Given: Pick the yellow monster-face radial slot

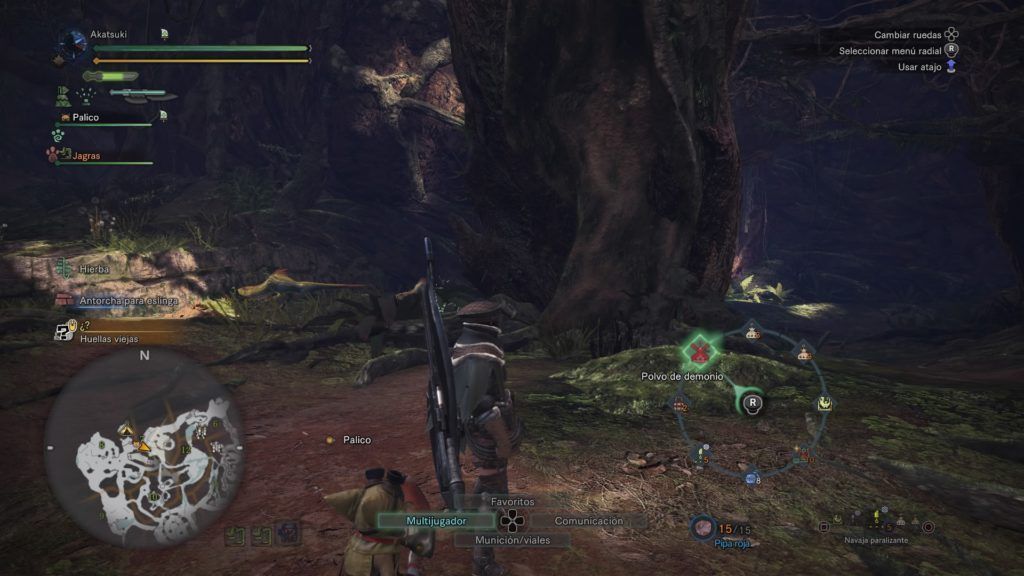Looking at the screenshot, I should click(825, 403).
